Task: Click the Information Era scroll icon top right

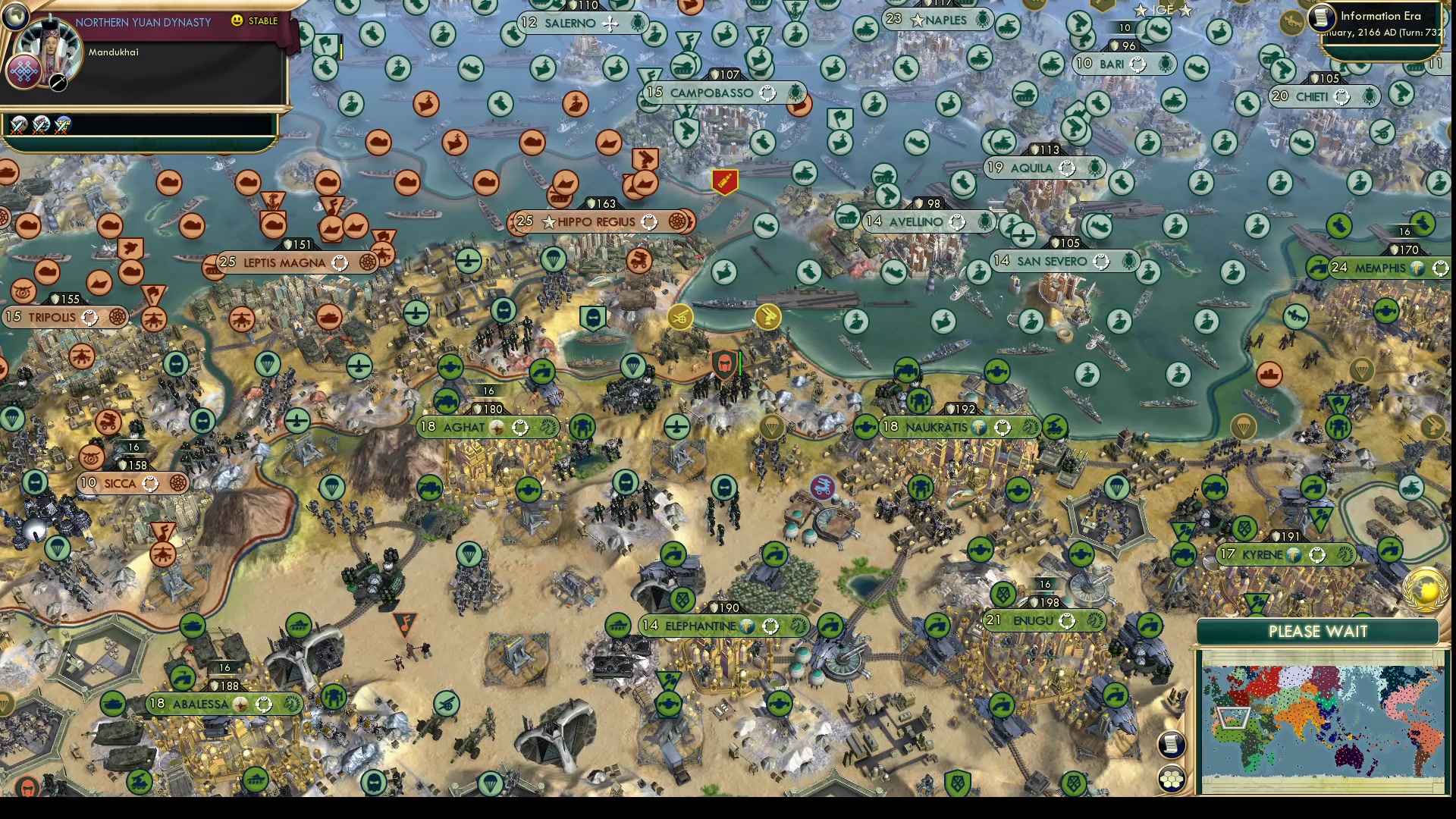Action: [1321, 17]
